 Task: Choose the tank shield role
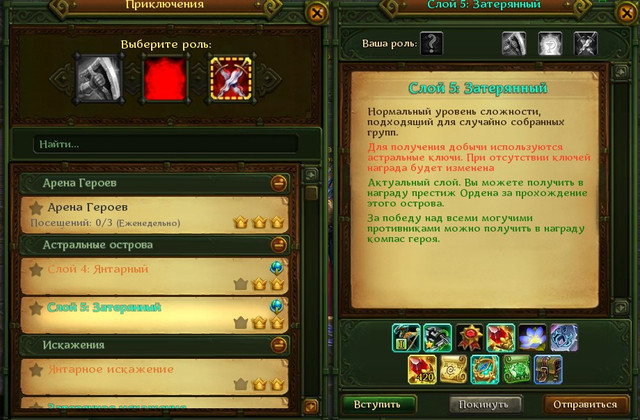[x=101, y=74]
